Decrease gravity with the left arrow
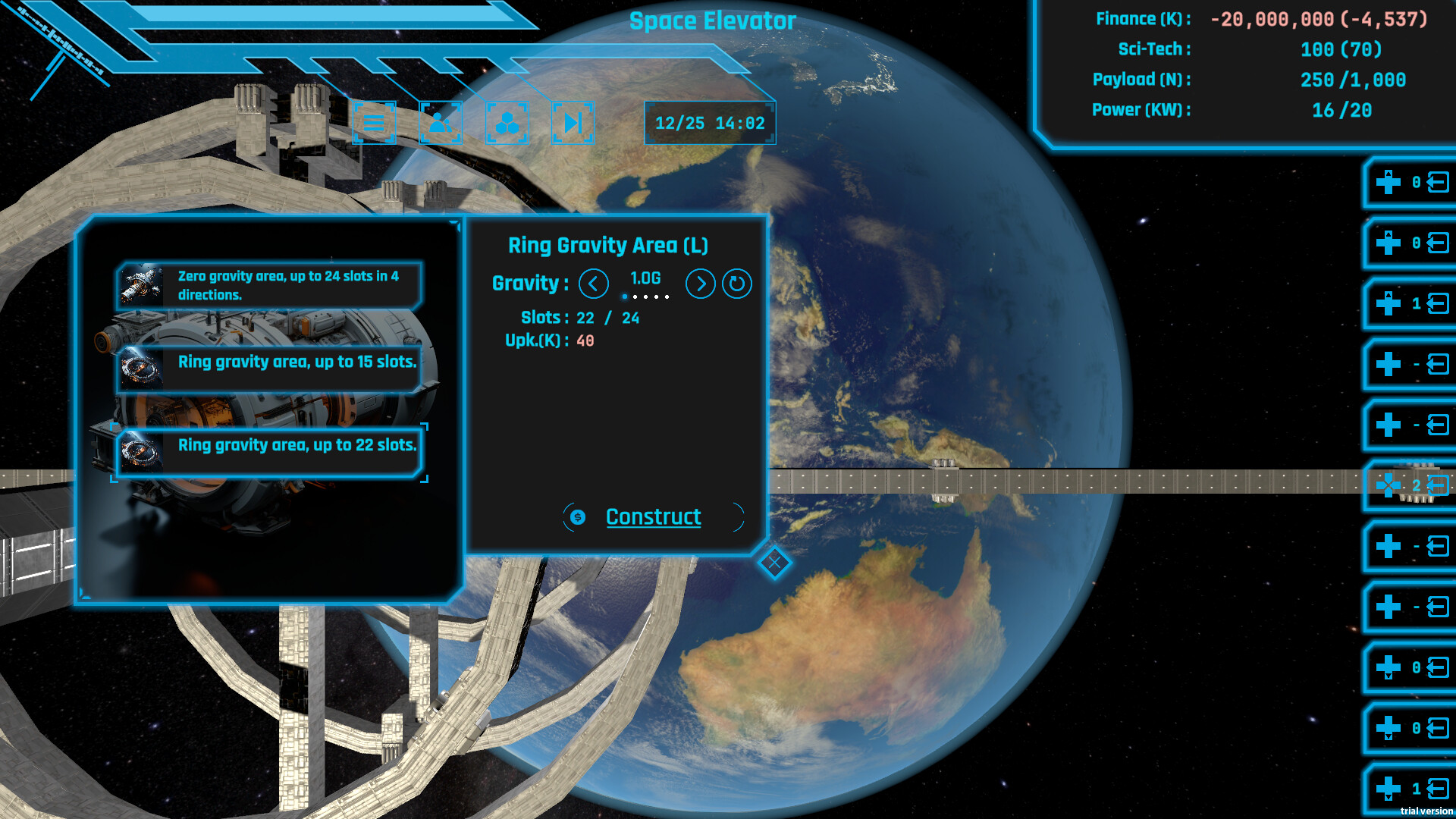The image size is (1456, 819). point(594,284)
